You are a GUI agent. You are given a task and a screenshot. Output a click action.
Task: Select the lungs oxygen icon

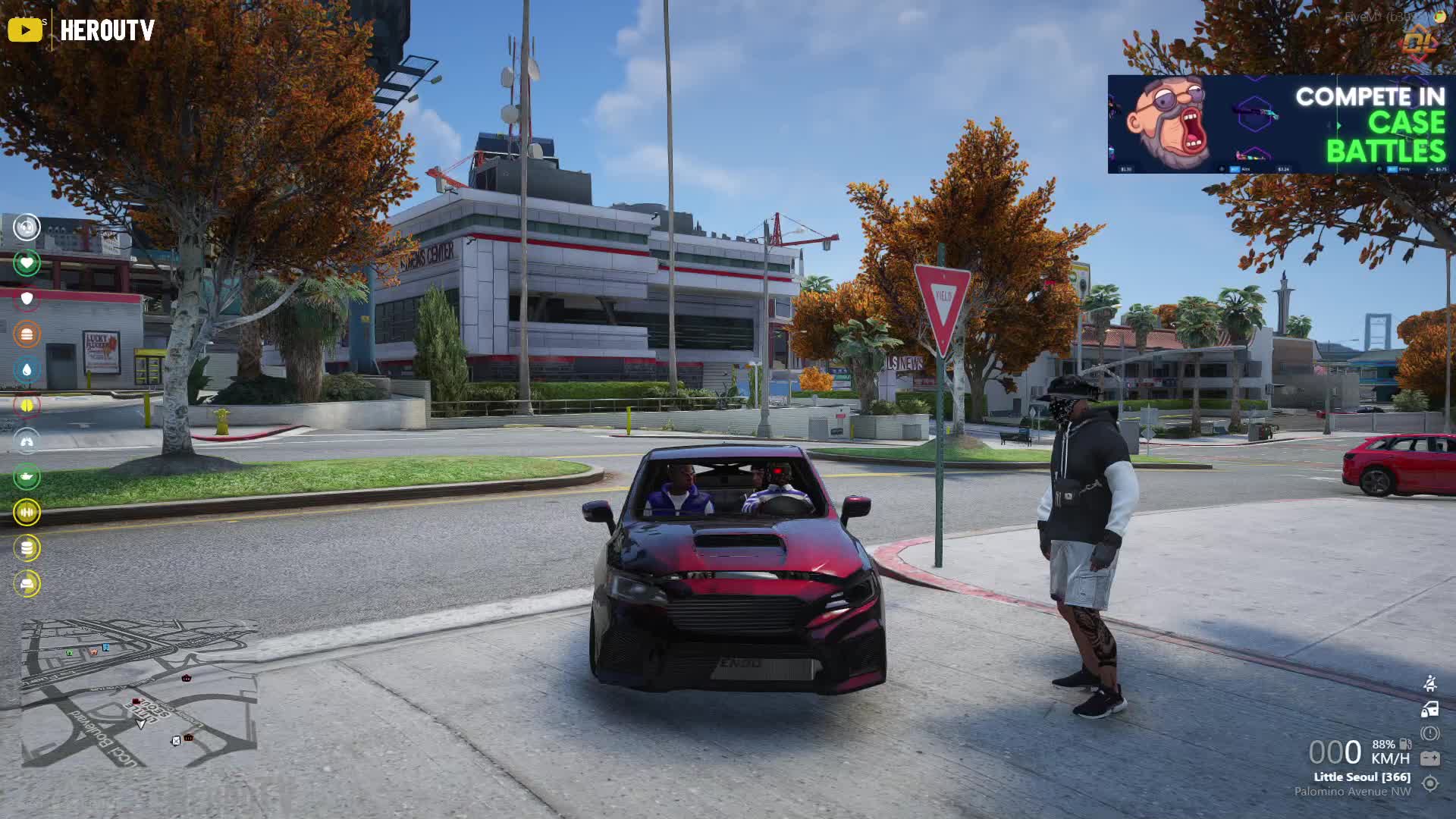pyautogui.click(x=27, y=441)
